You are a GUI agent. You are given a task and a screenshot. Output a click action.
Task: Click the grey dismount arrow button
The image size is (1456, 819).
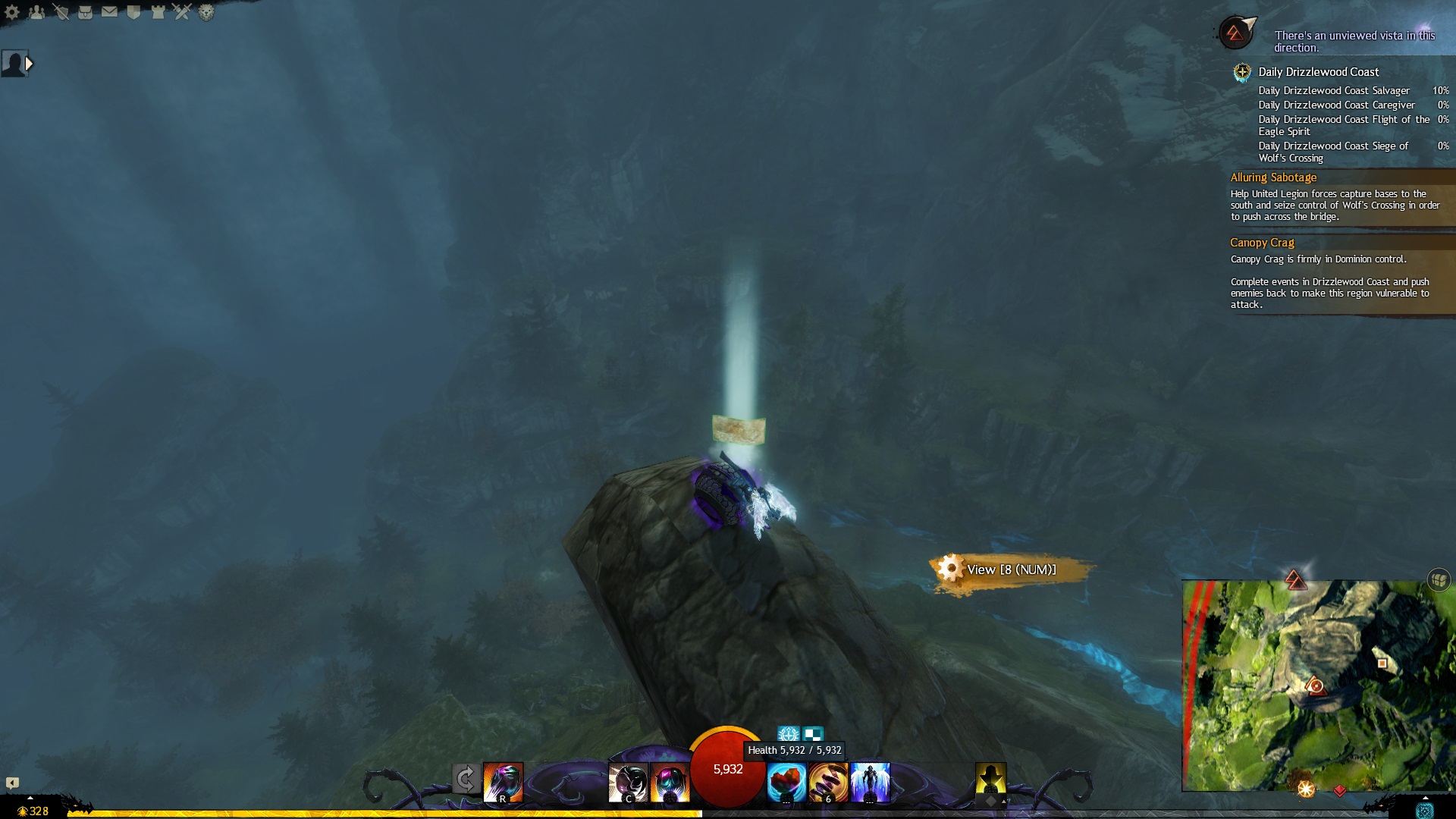pos(466,780)
